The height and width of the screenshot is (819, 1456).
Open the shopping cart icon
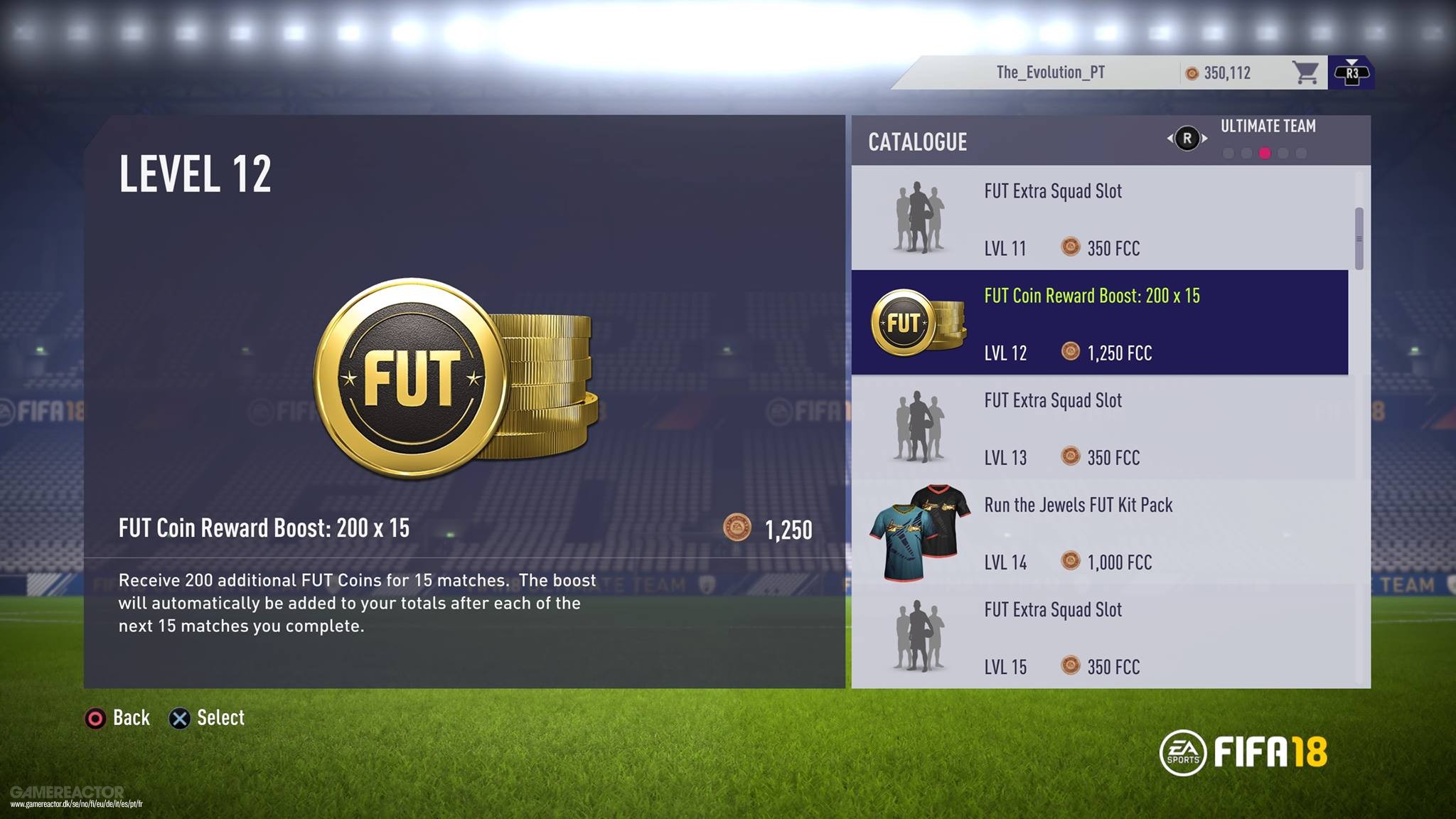click(1305, 73)
